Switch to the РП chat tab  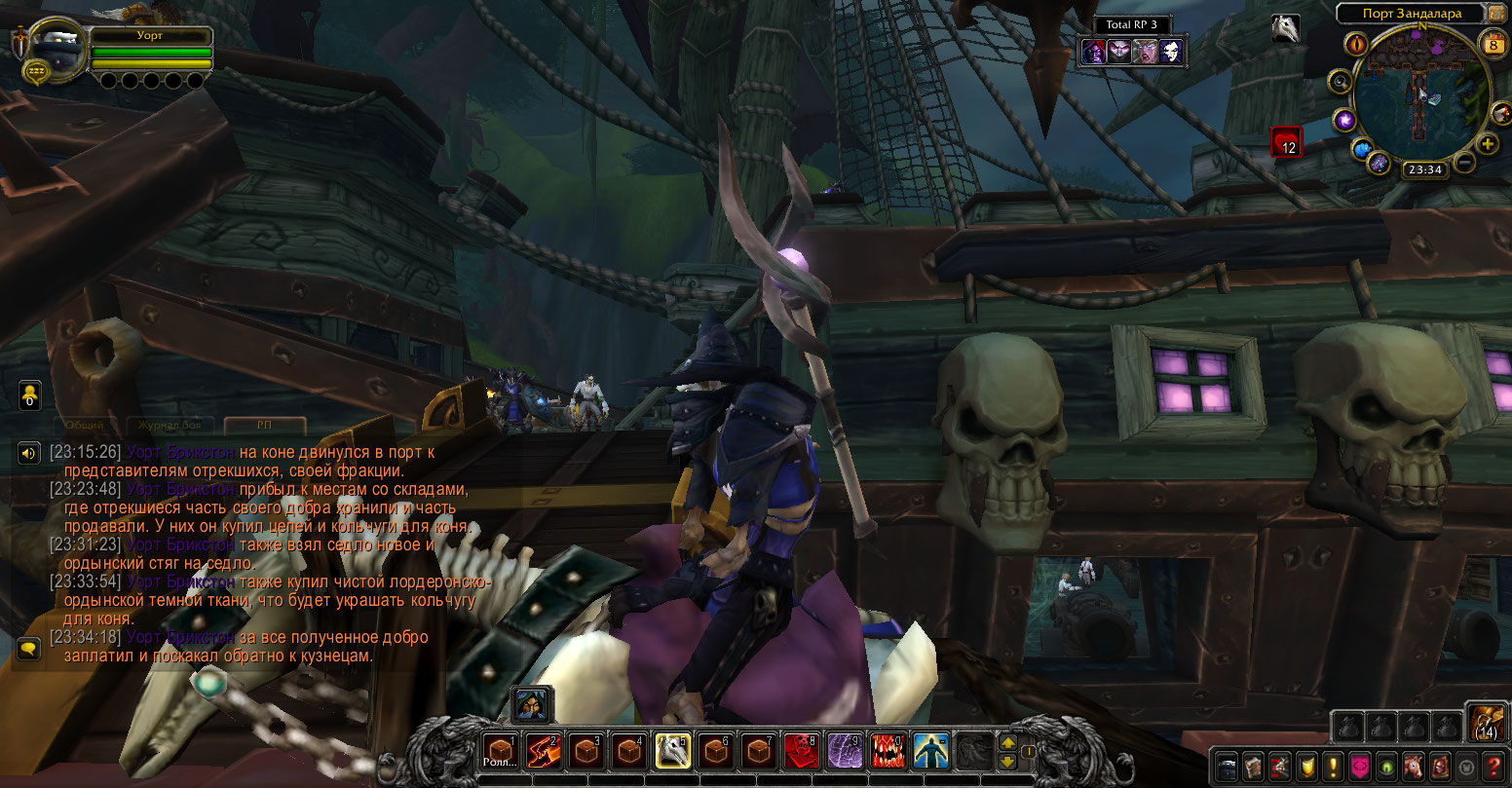[264, 426]
